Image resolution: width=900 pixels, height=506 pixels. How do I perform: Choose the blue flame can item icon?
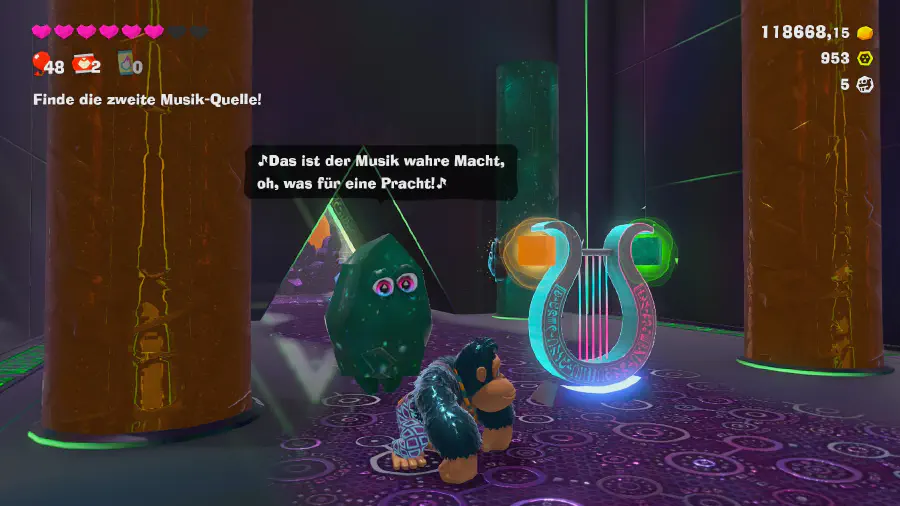(126, 64)
